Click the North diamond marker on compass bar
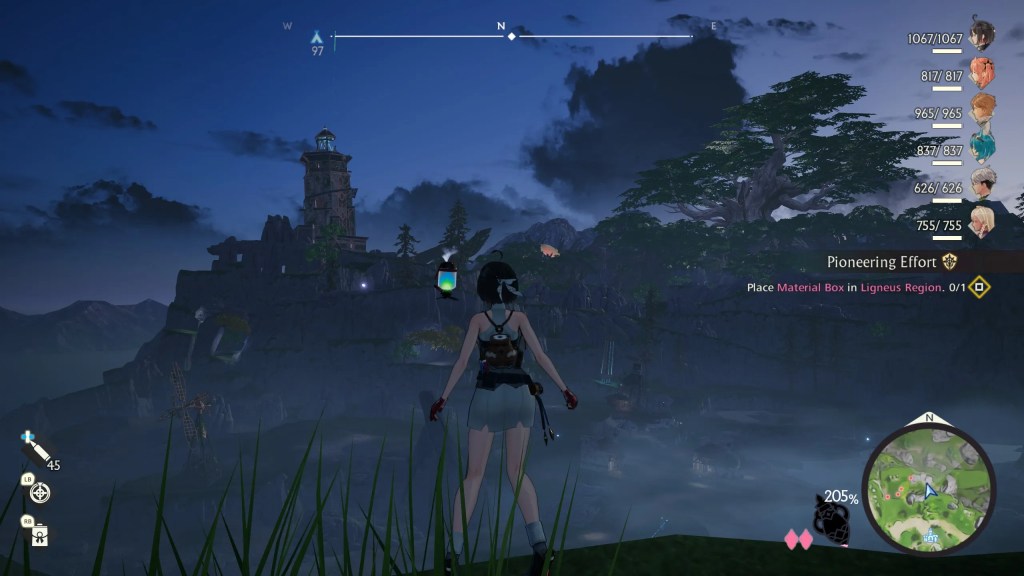 tap(511, 36)
